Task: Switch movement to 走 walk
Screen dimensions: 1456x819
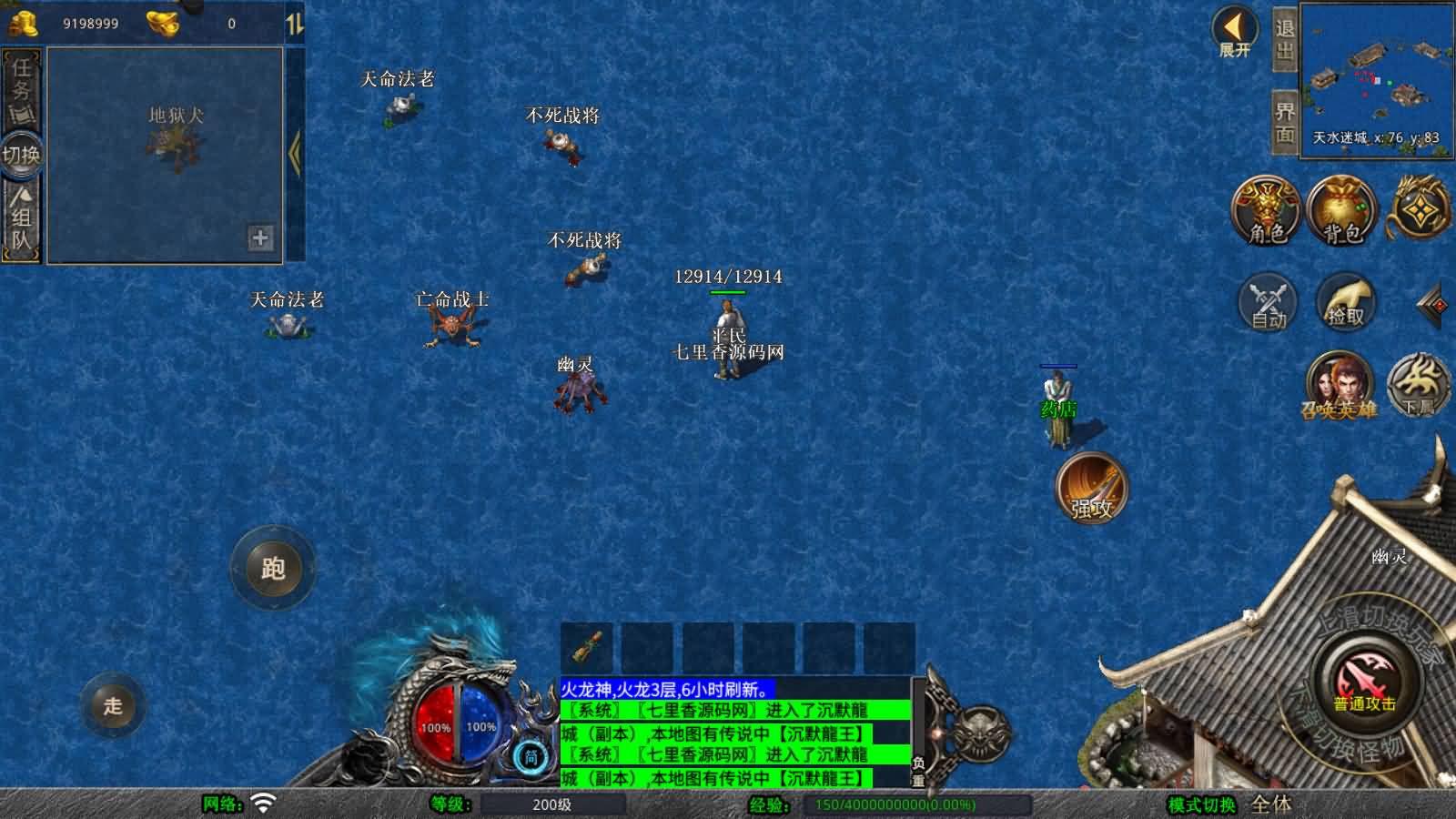Action: 113,705
